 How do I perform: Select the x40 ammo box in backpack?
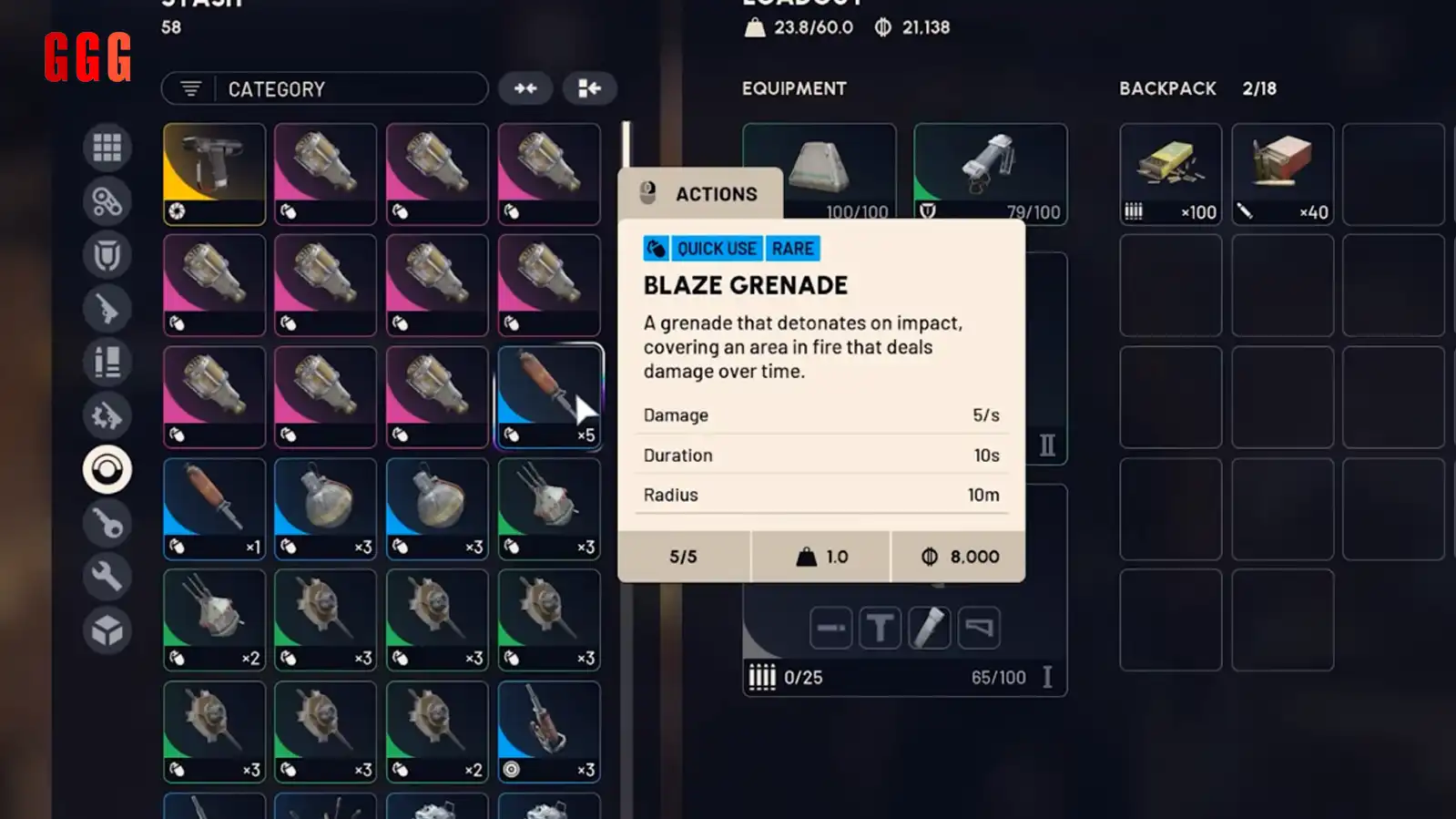click(1282, 173)
